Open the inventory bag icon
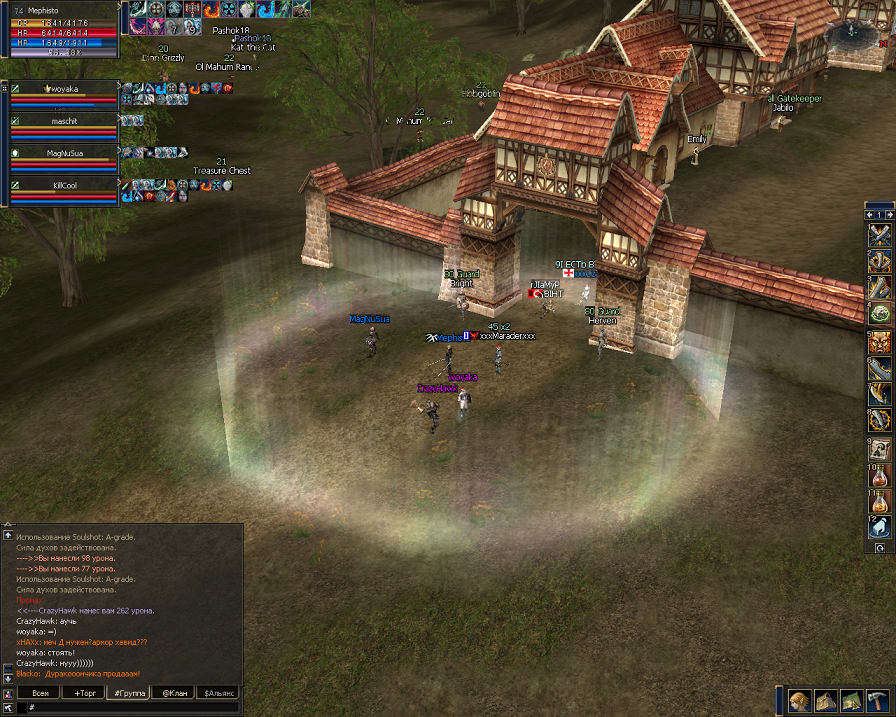This screenshot has width=896, height=717. [825, 700]
